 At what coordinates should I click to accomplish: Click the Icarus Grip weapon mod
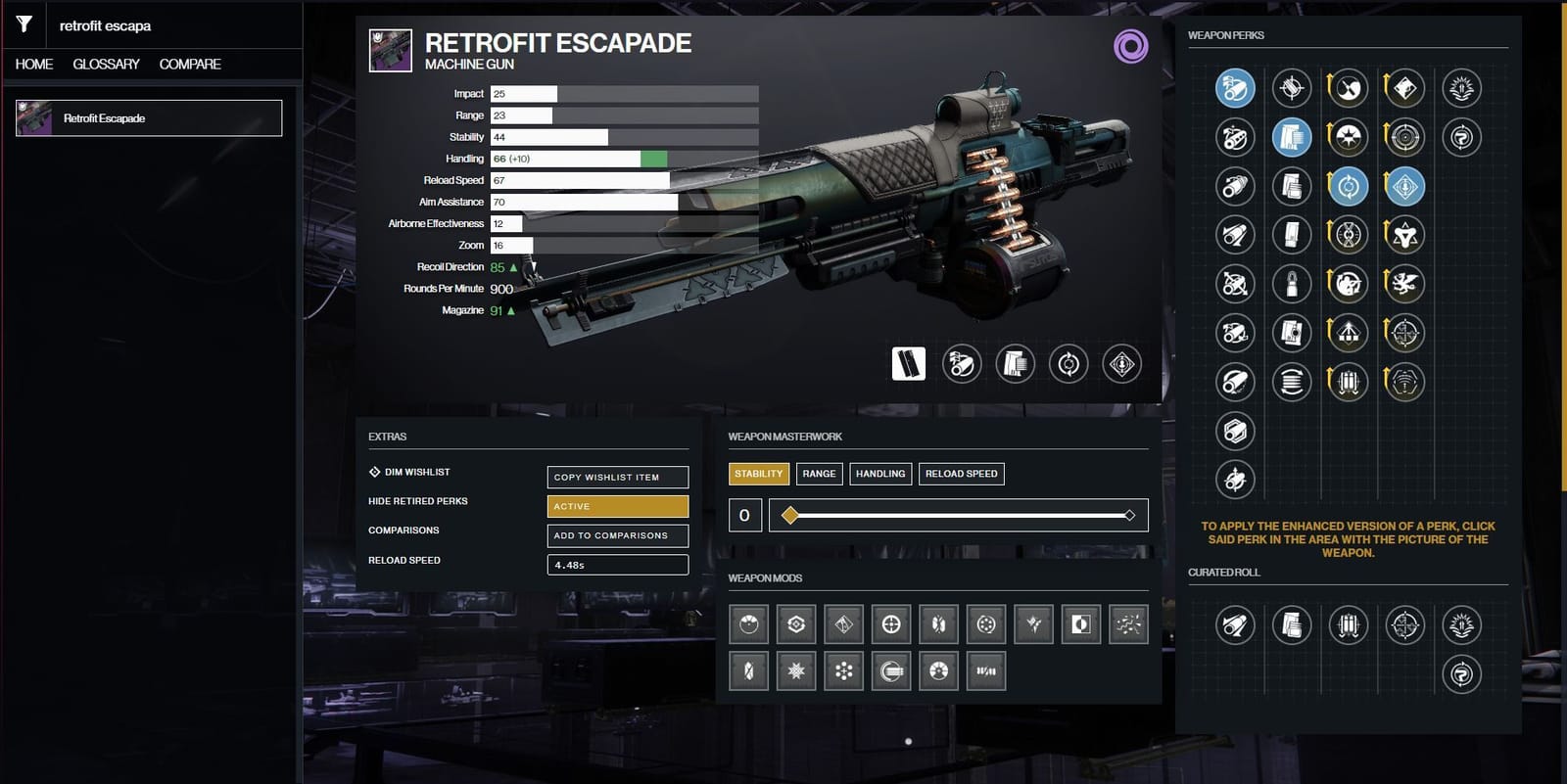[x=1033, y=623]
